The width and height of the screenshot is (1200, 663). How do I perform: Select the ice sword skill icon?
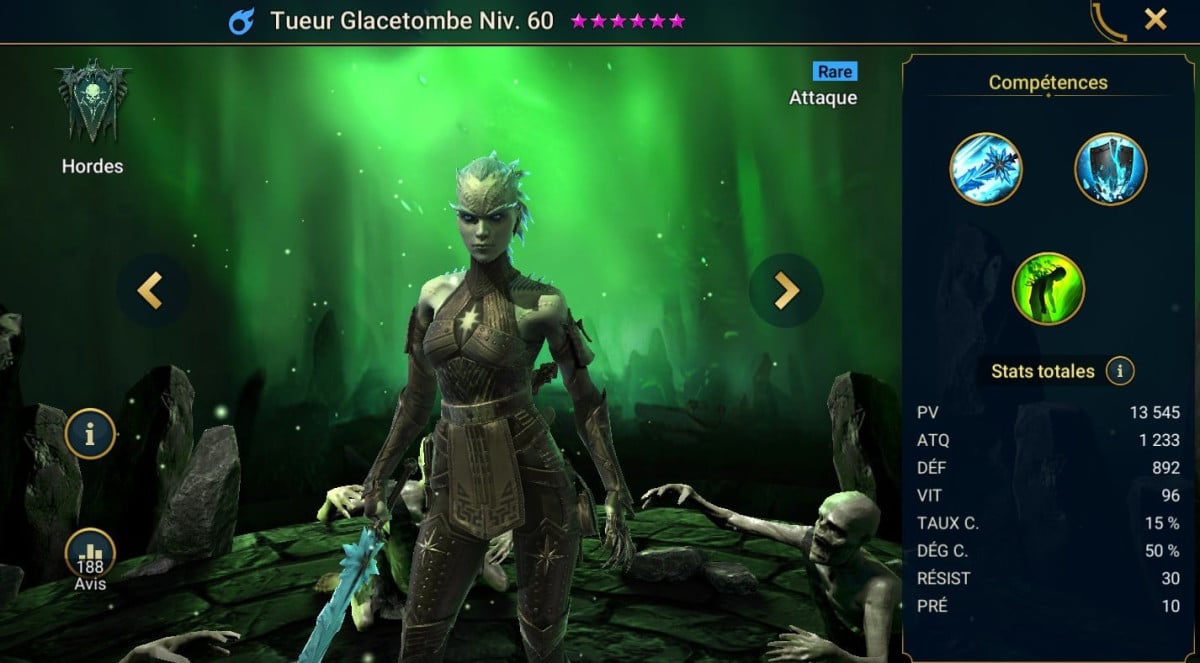click(x=985, y=168)
